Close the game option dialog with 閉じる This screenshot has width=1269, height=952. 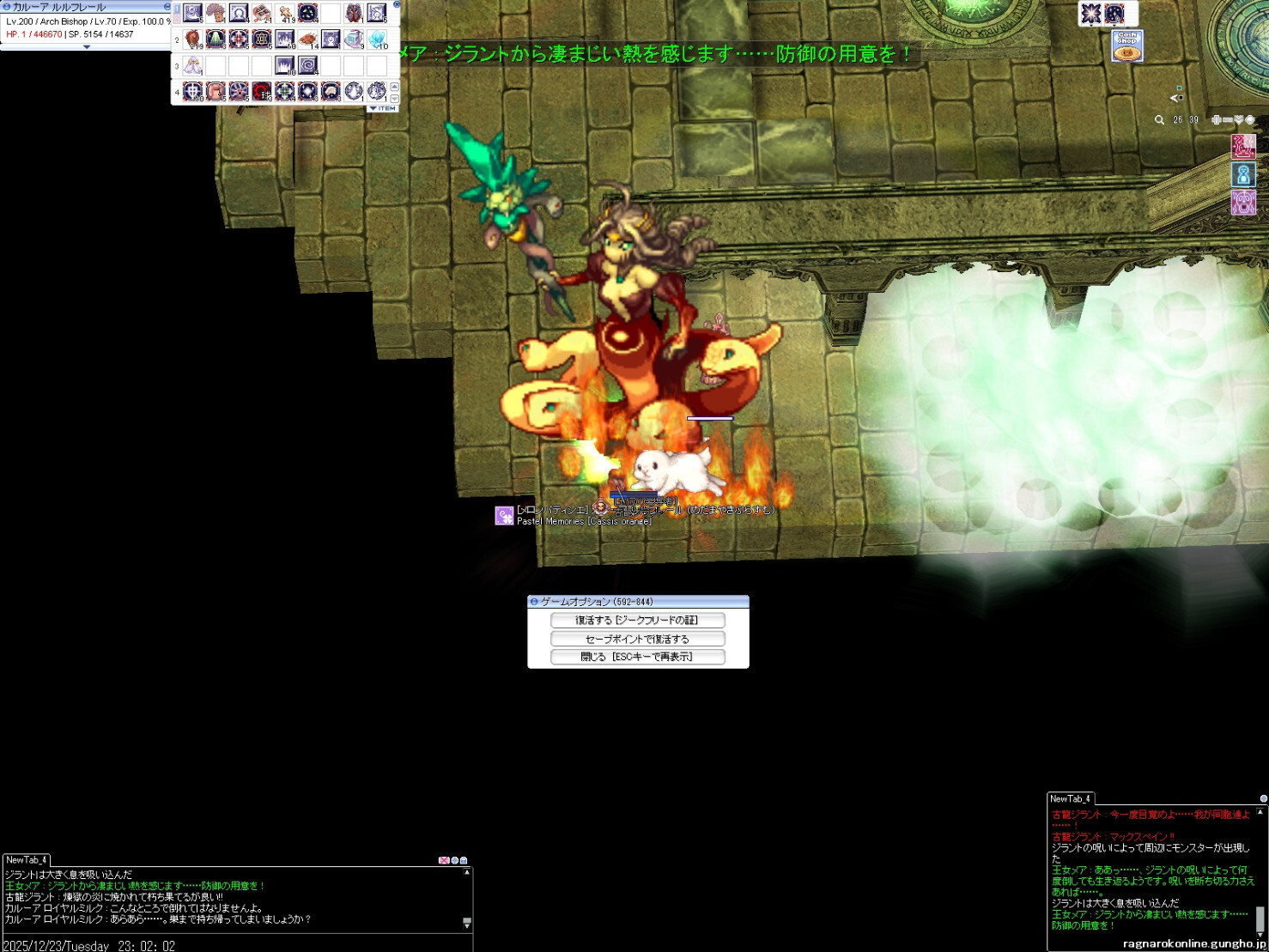click(x=637, y=657)
